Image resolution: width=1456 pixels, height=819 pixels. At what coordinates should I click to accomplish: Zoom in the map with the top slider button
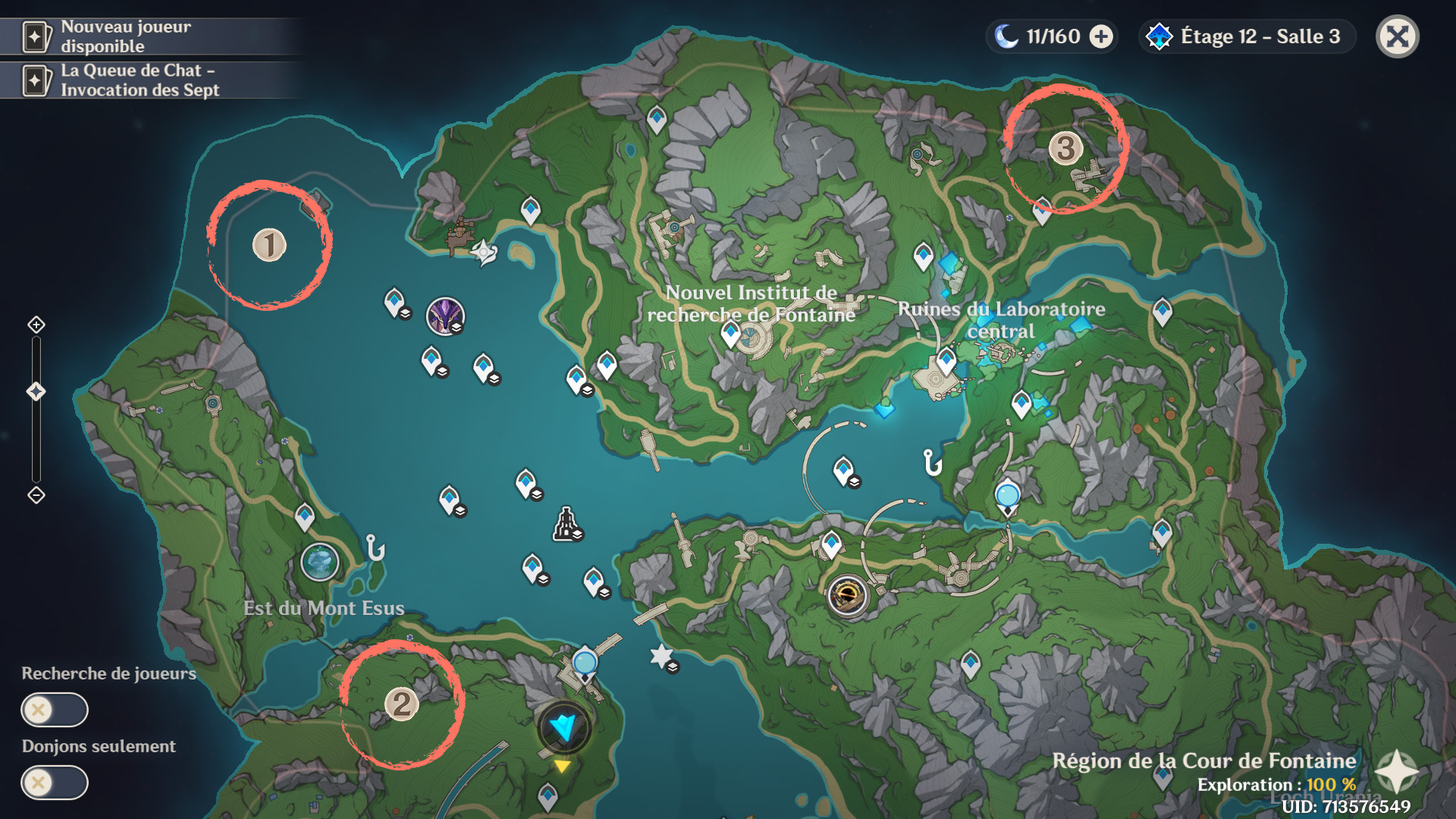pos(36,325)
